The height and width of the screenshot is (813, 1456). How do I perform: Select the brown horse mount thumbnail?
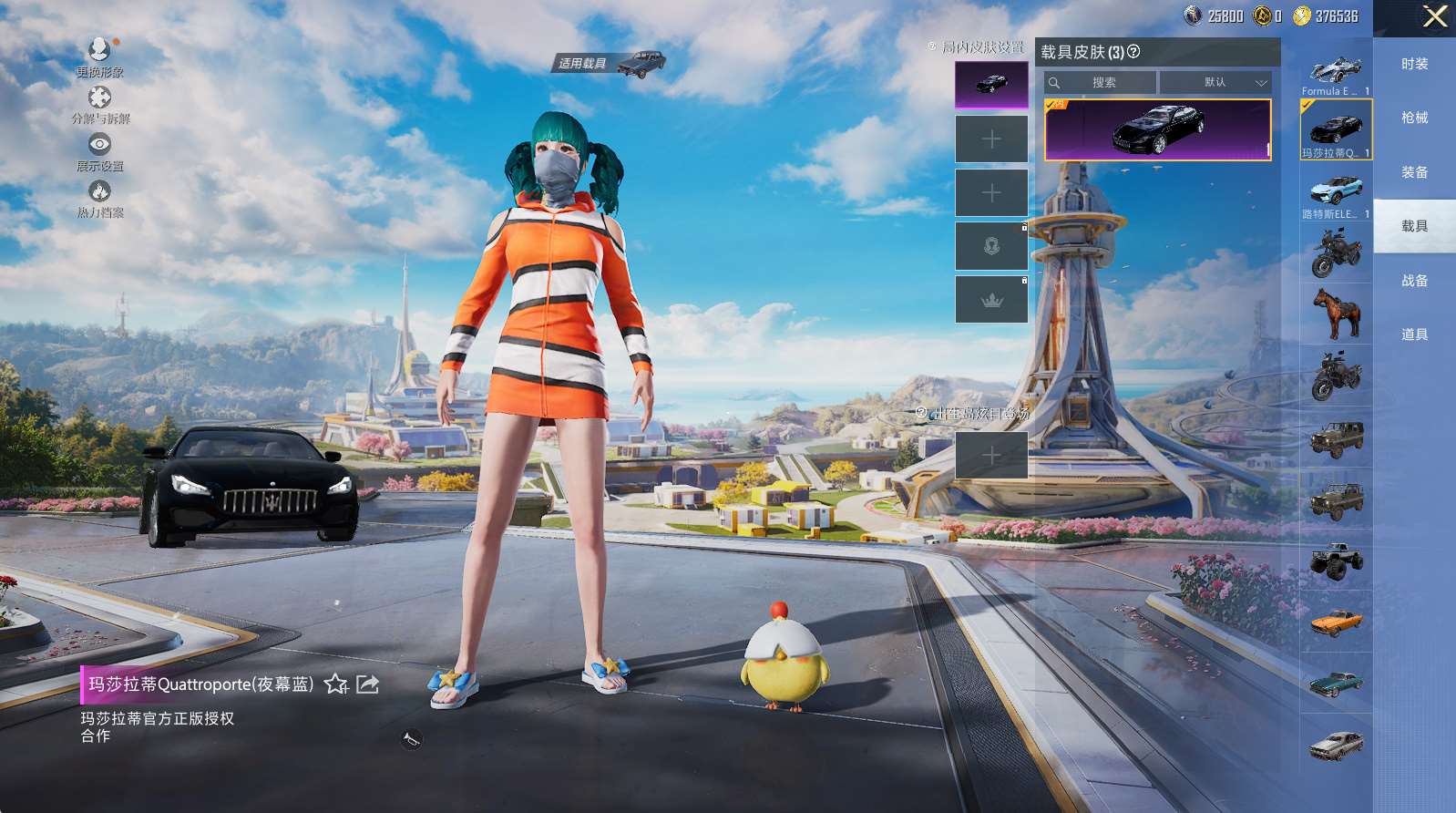(x=1336, y=313)
